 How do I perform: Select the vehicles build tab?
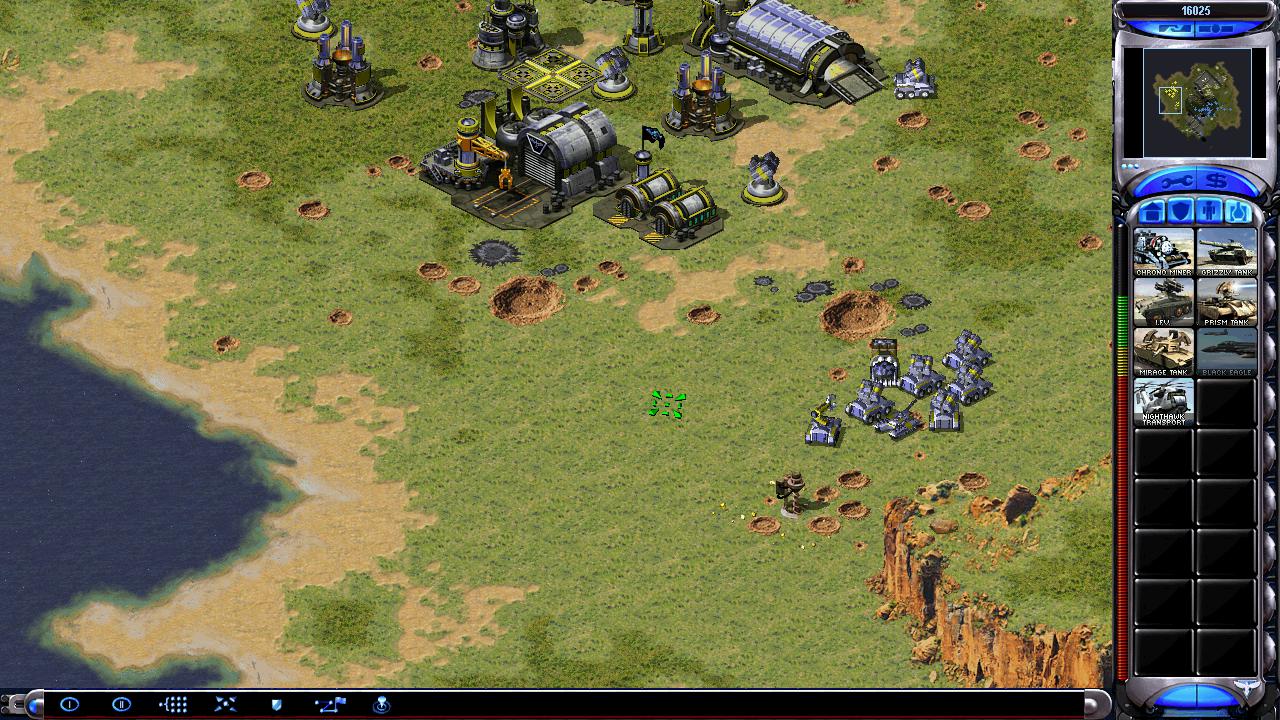point(1239,212)
